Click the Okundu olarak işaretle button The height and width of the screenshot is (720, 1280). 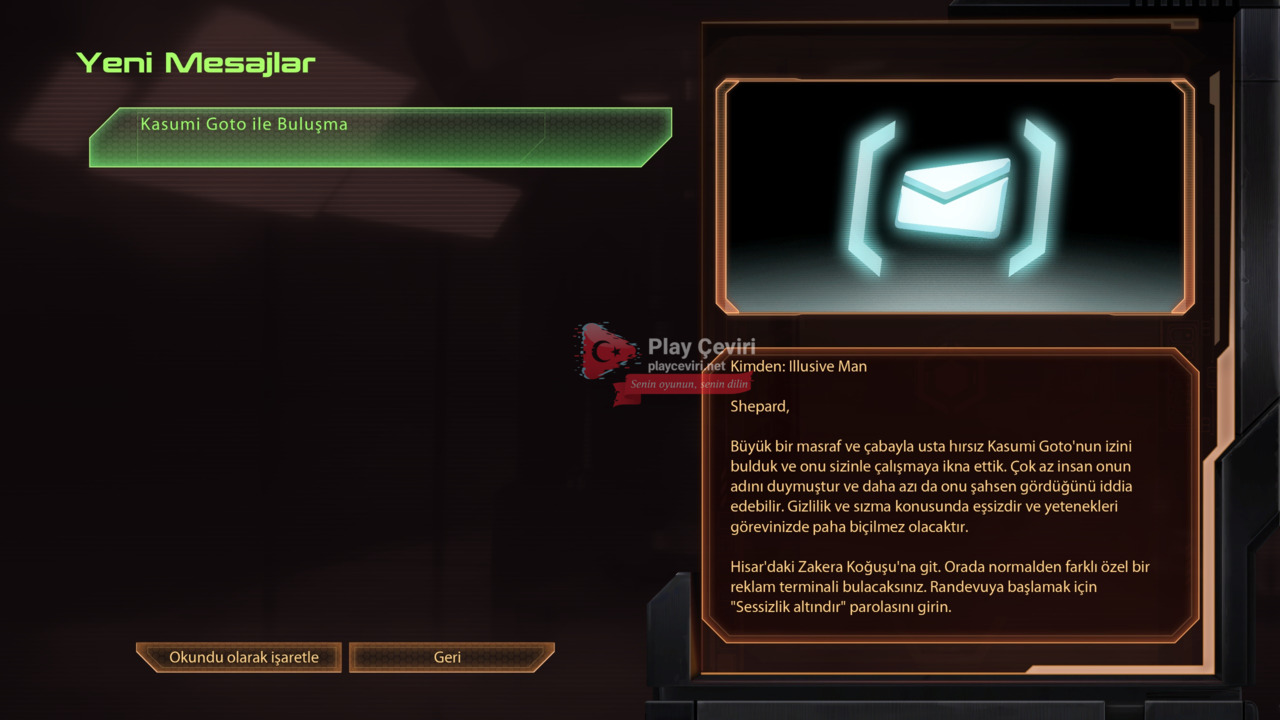coord(241,657)
